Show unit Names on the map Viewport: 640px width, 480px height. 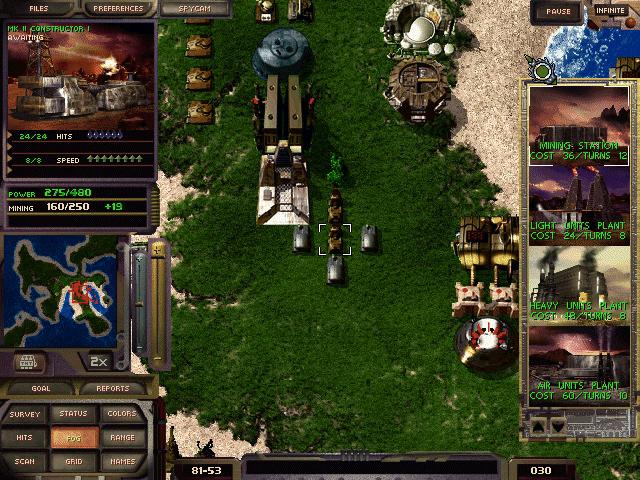[x=121, y=461]
